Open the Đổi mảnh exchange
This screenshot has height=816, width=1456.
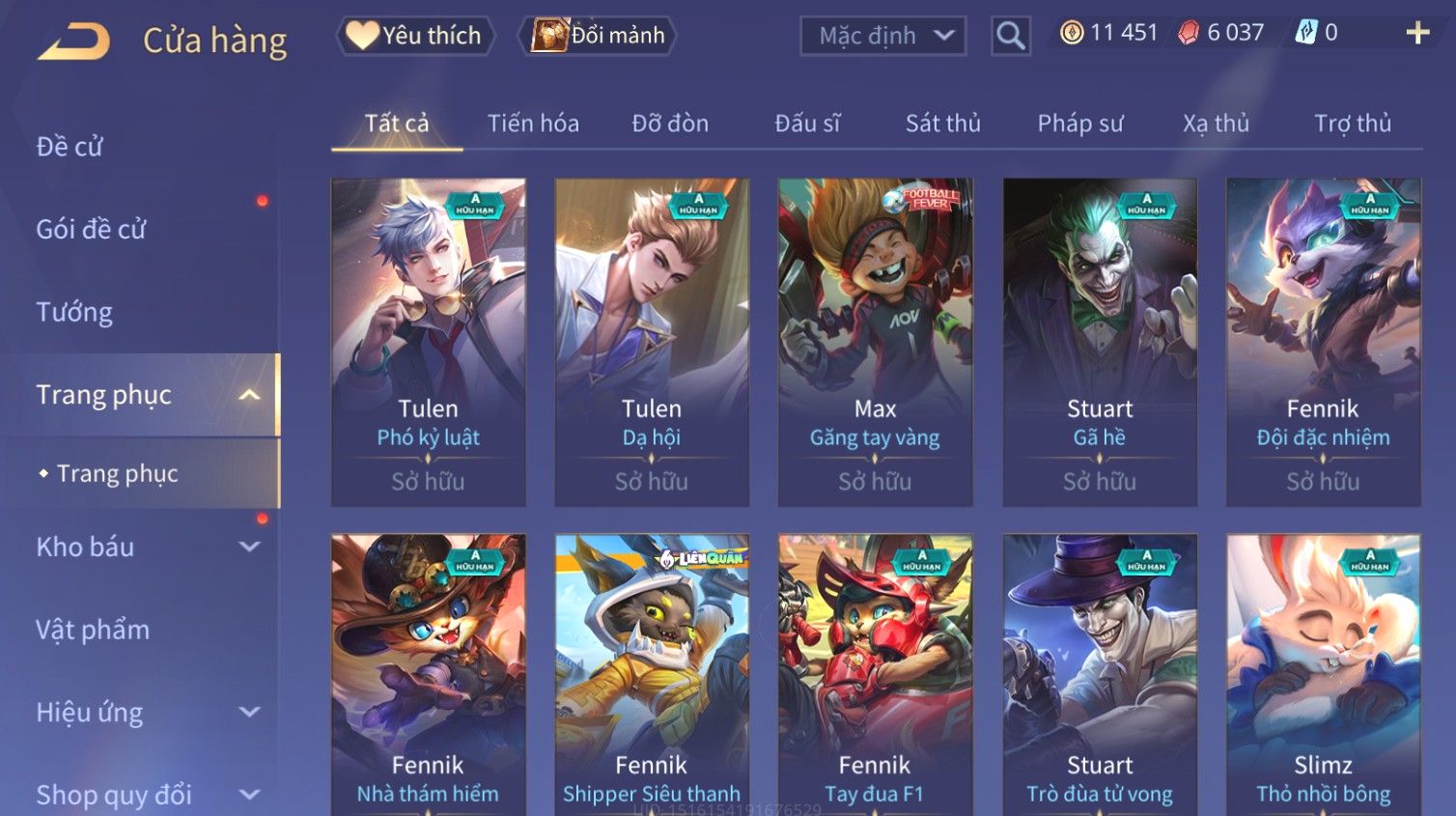[x=598, y=36]
